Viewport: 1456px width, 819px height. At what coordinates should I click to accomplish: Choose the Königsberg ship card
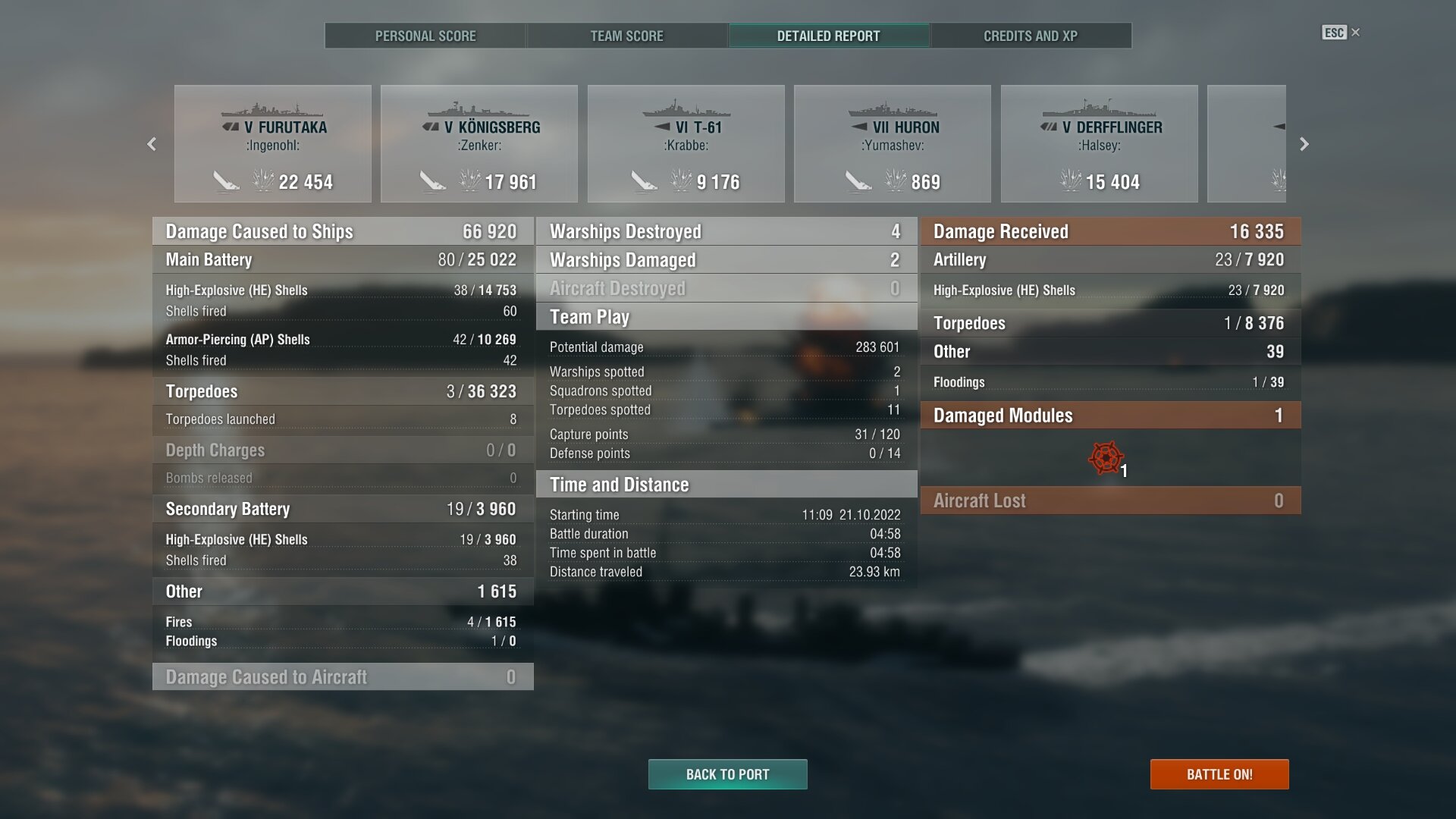tap(479, 144)
